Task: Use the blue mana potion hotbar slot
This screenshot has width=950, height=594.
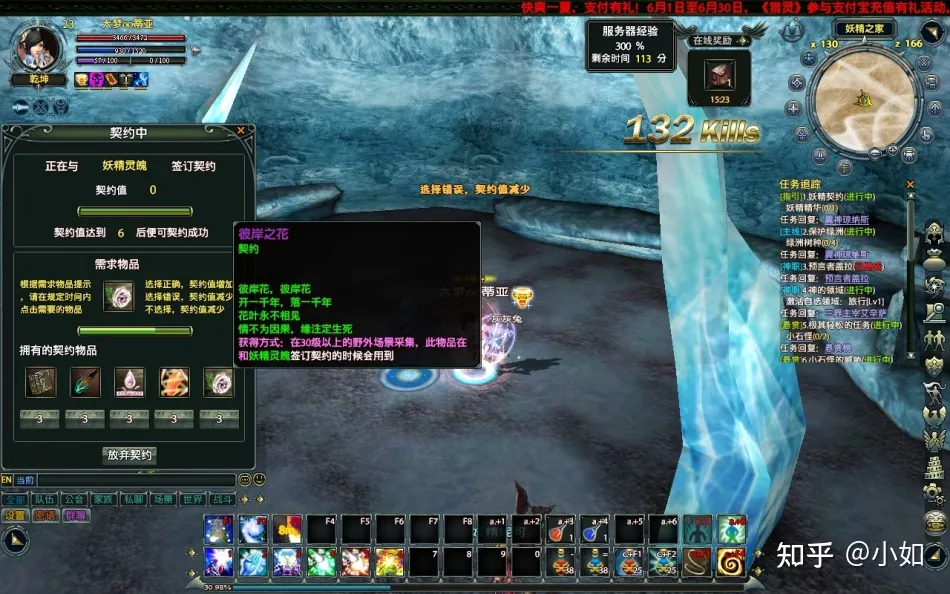Action: pyautogui.click(x=595, y=530)
